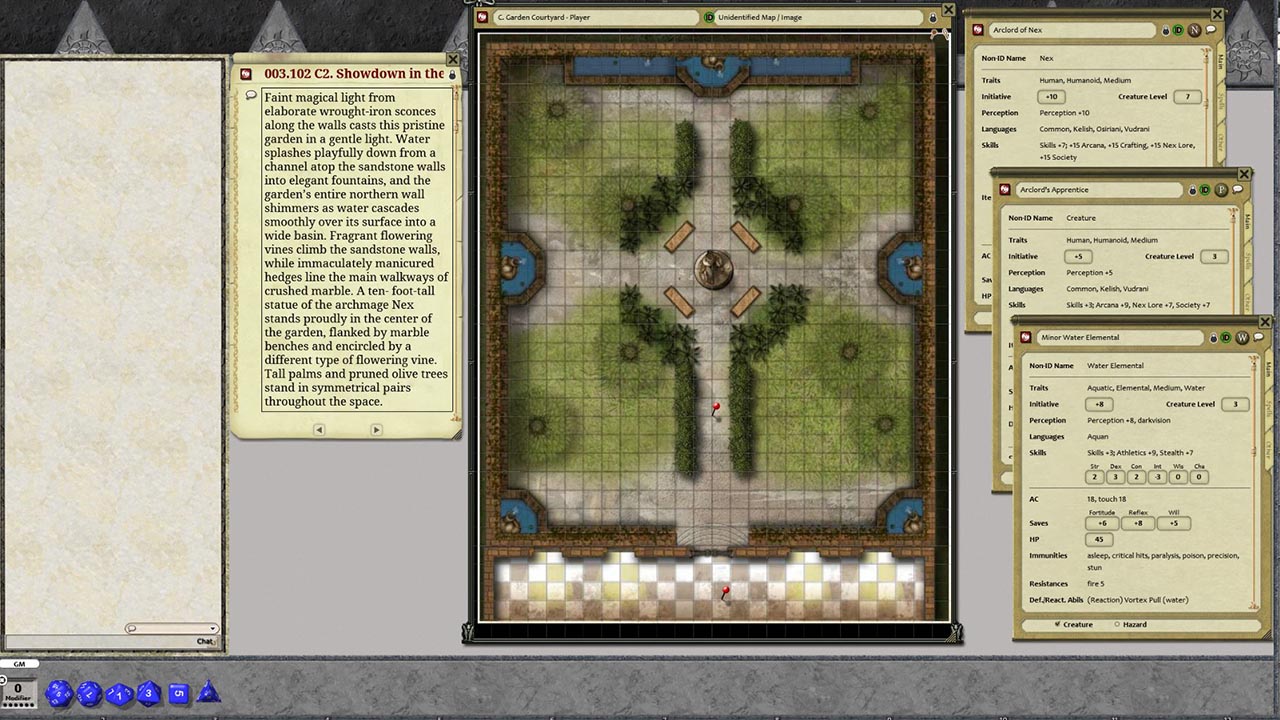Click the green ID icon on the Unidentified Map tab
This screenshot has width=1280, height=720.
tap(709, 17)
